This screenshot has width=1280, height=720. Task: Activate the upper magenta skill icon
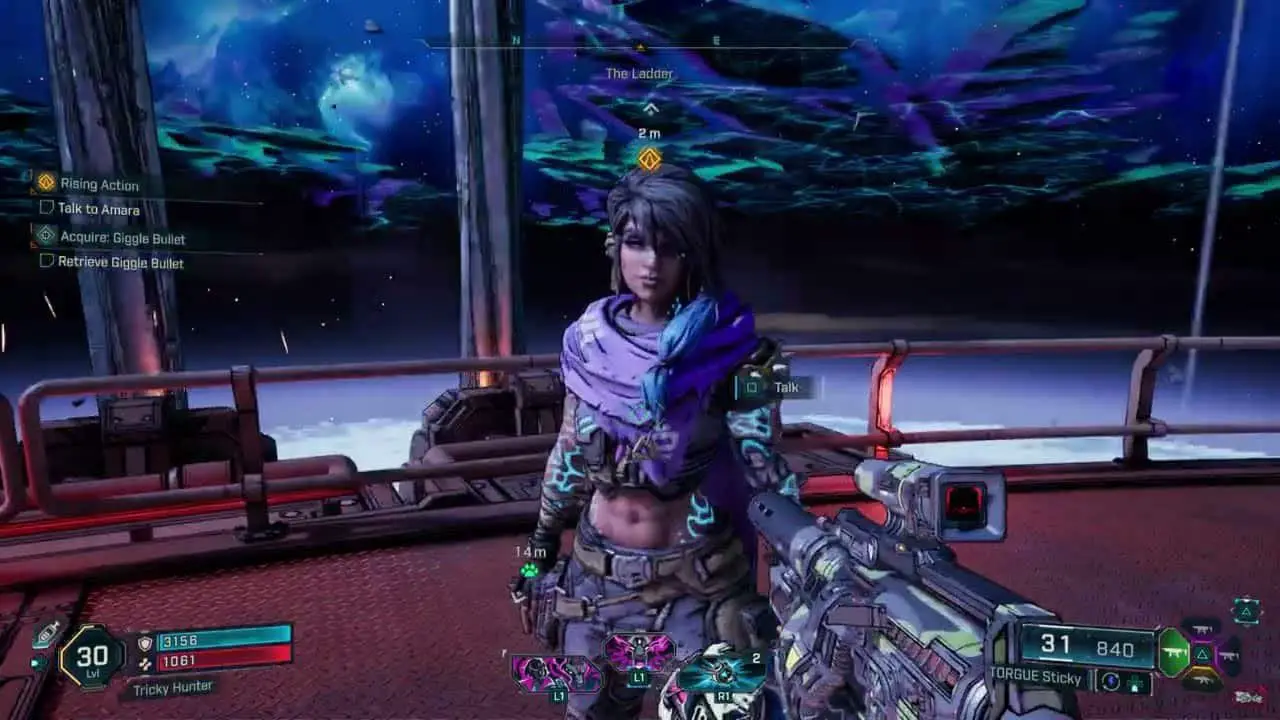click(639, 651)
